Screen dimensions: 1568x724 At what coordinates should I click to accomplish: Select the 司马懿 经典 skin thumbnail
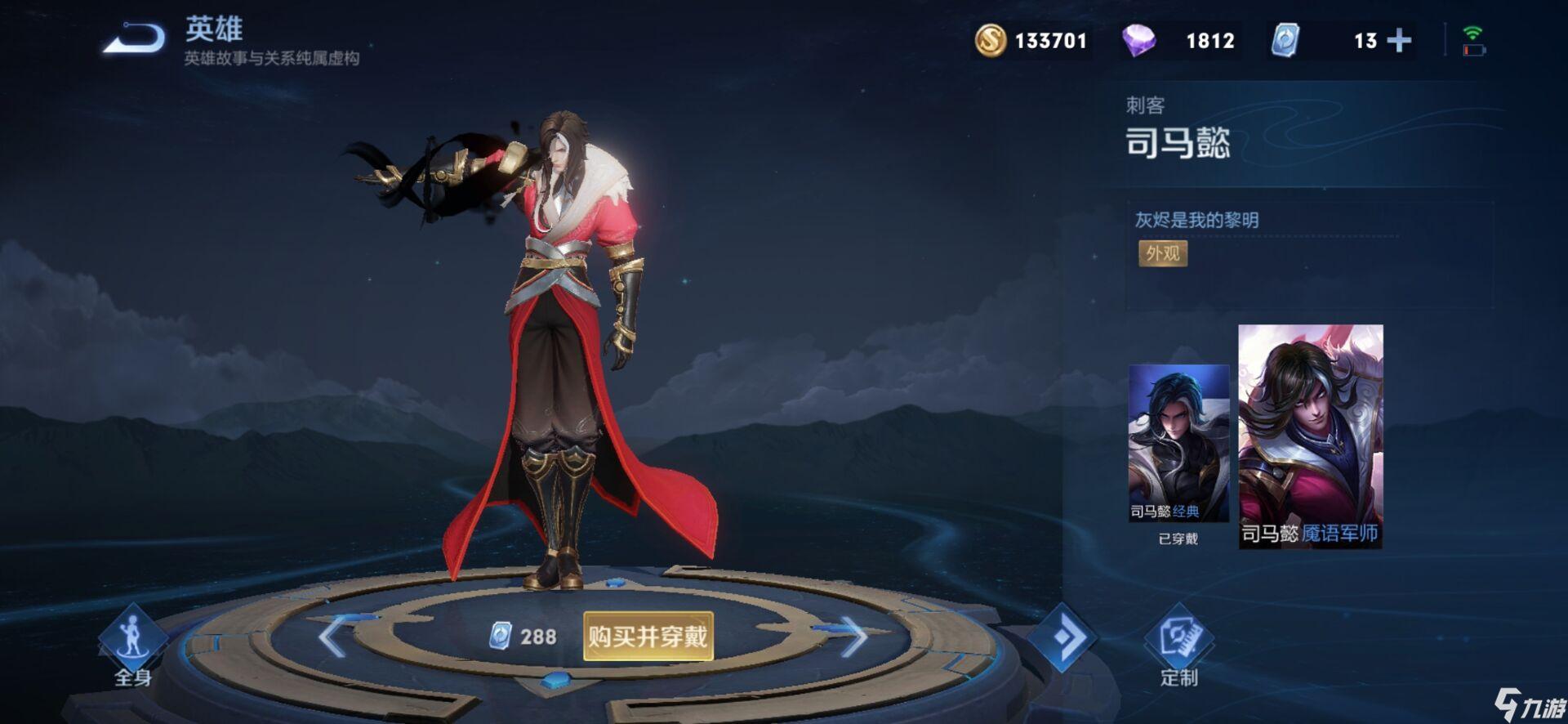(x=1178, y=443)
